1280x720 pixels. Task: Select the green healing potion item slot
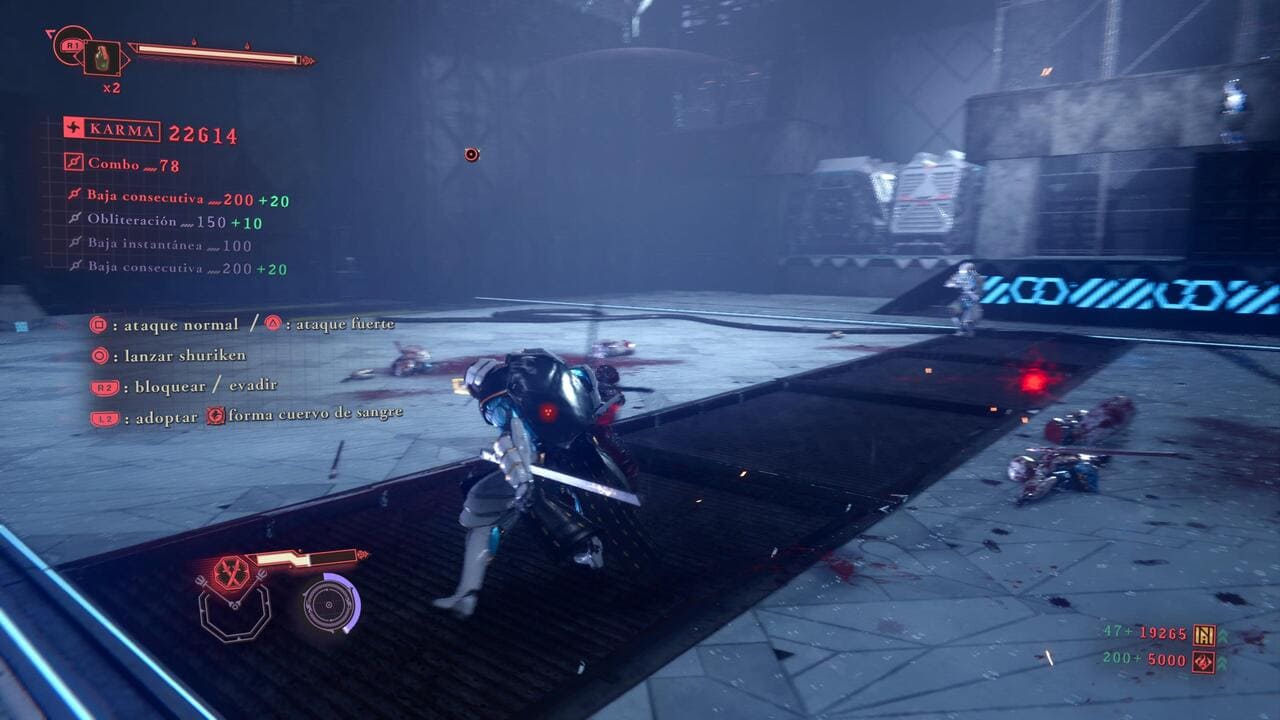102,58
